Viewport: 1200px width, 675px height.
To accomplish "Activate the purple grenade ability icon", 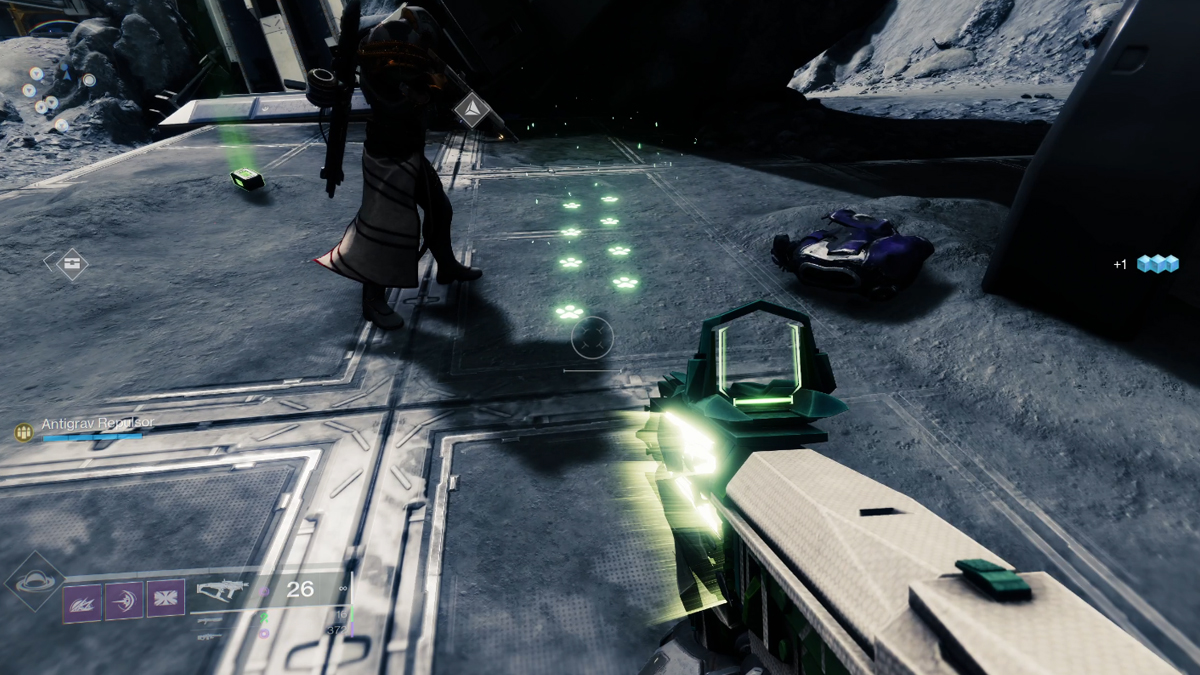I will (82, 601).
